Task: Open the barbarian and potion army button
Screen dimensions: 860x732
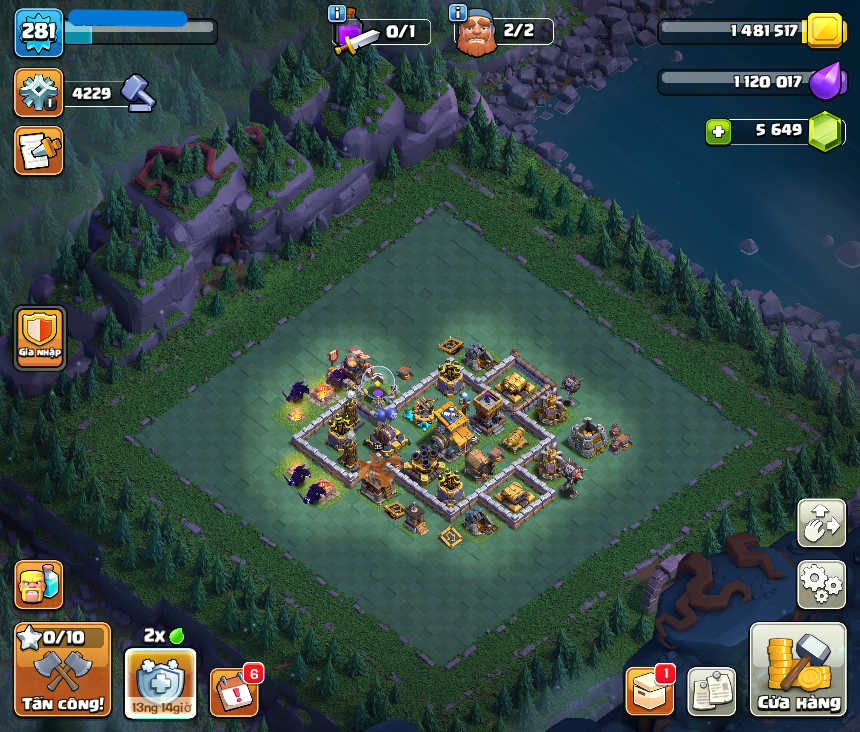Action: (x=39, y=585)
